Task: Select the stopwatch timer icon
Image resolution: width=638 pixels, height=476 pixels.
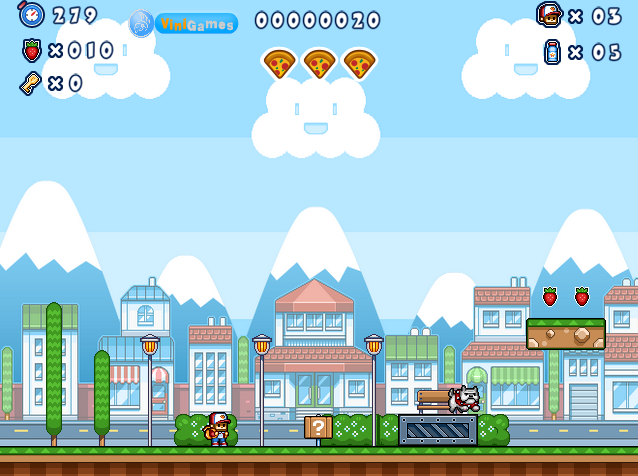Action: pyautogui.click(x=31, y=15)
